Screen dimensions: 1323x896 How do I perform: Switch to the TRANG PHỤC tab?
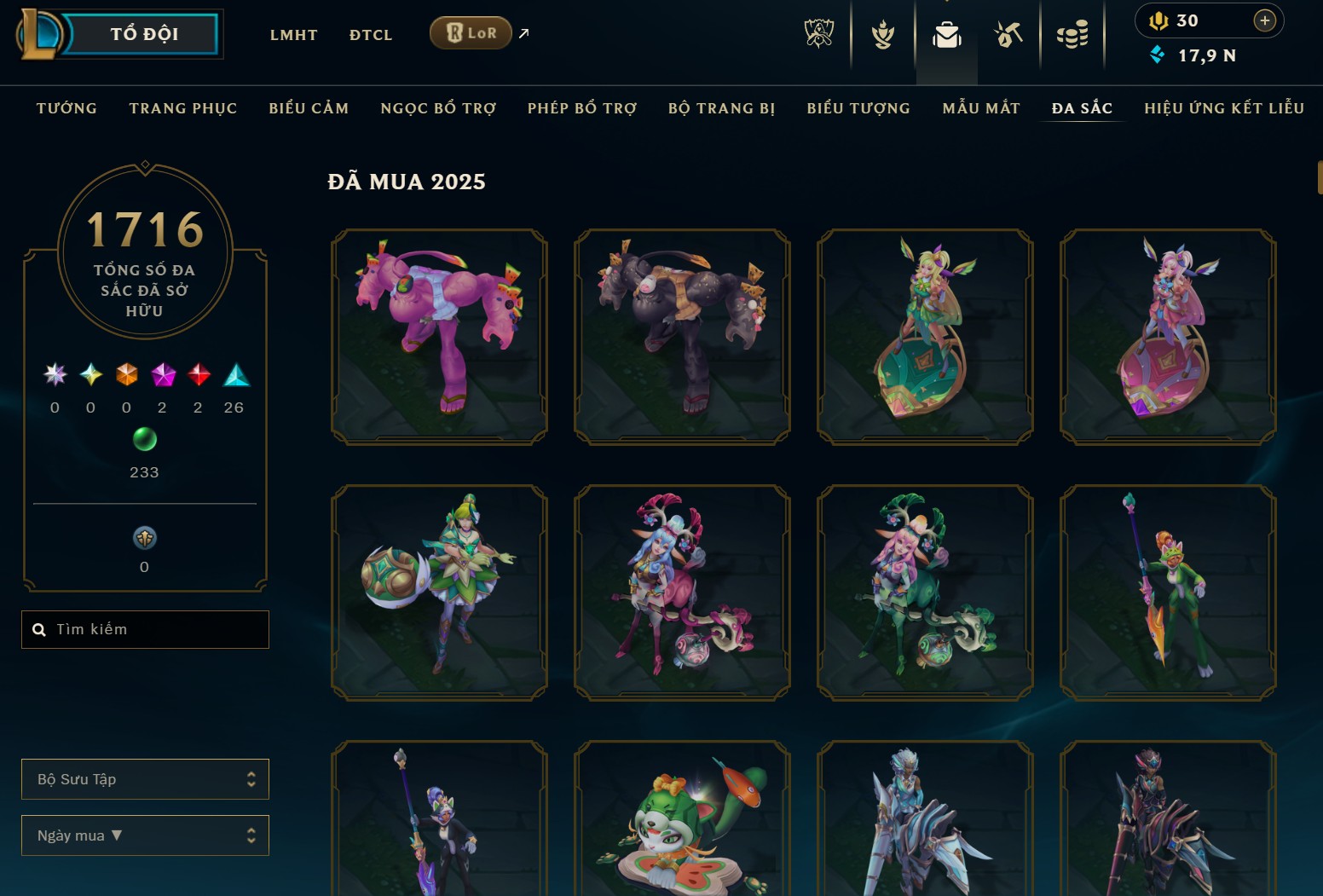[182, 108]
